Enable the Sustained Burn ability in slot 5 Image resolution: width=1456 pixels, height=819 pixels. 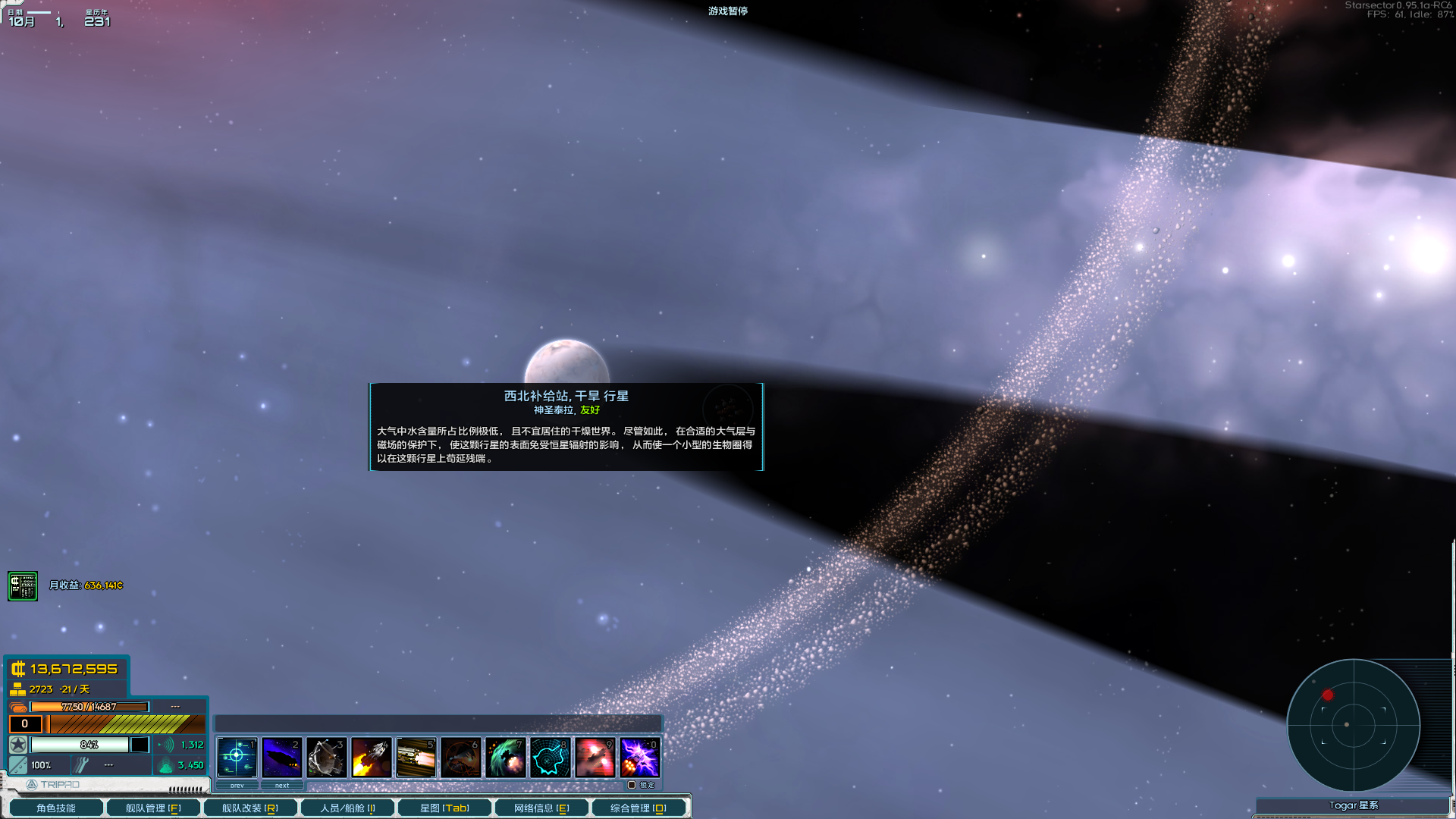(416, 757)
